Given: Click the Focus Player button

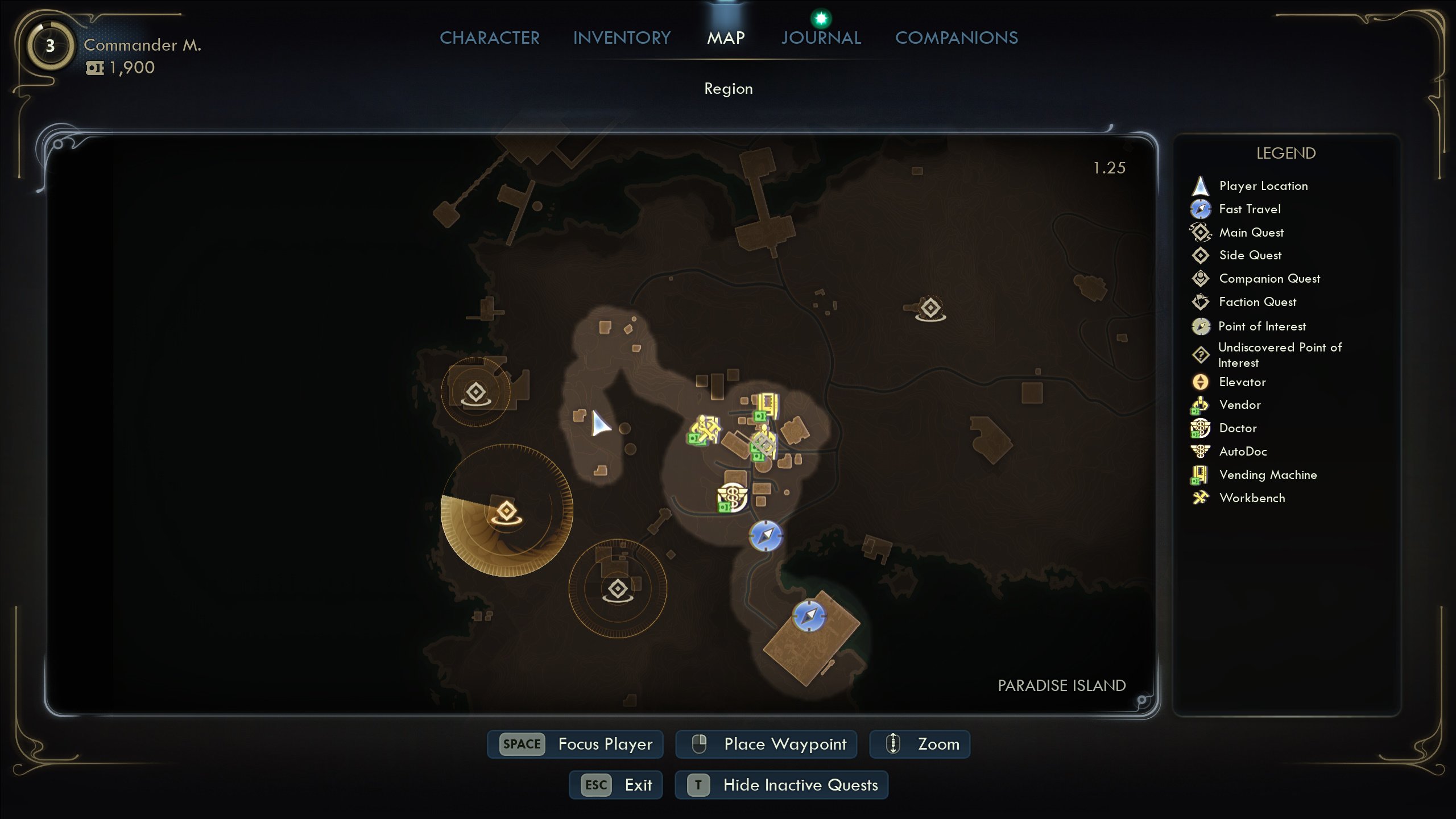Looking at the screenshot, I should (576, 744).
